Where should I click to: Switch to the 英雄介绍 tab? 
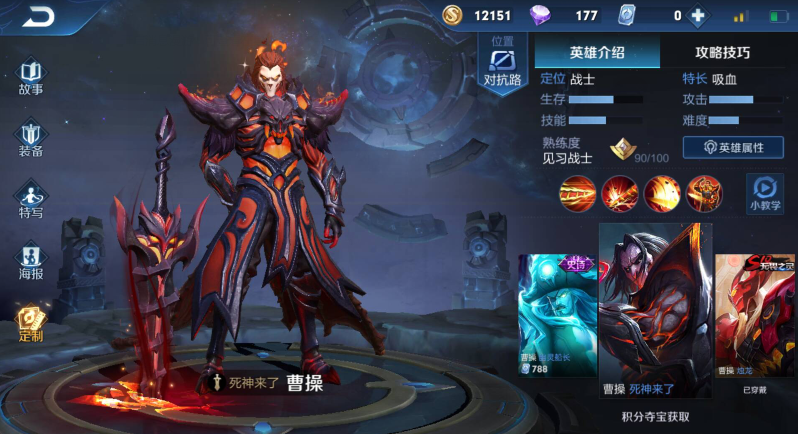tap(597, 52)
